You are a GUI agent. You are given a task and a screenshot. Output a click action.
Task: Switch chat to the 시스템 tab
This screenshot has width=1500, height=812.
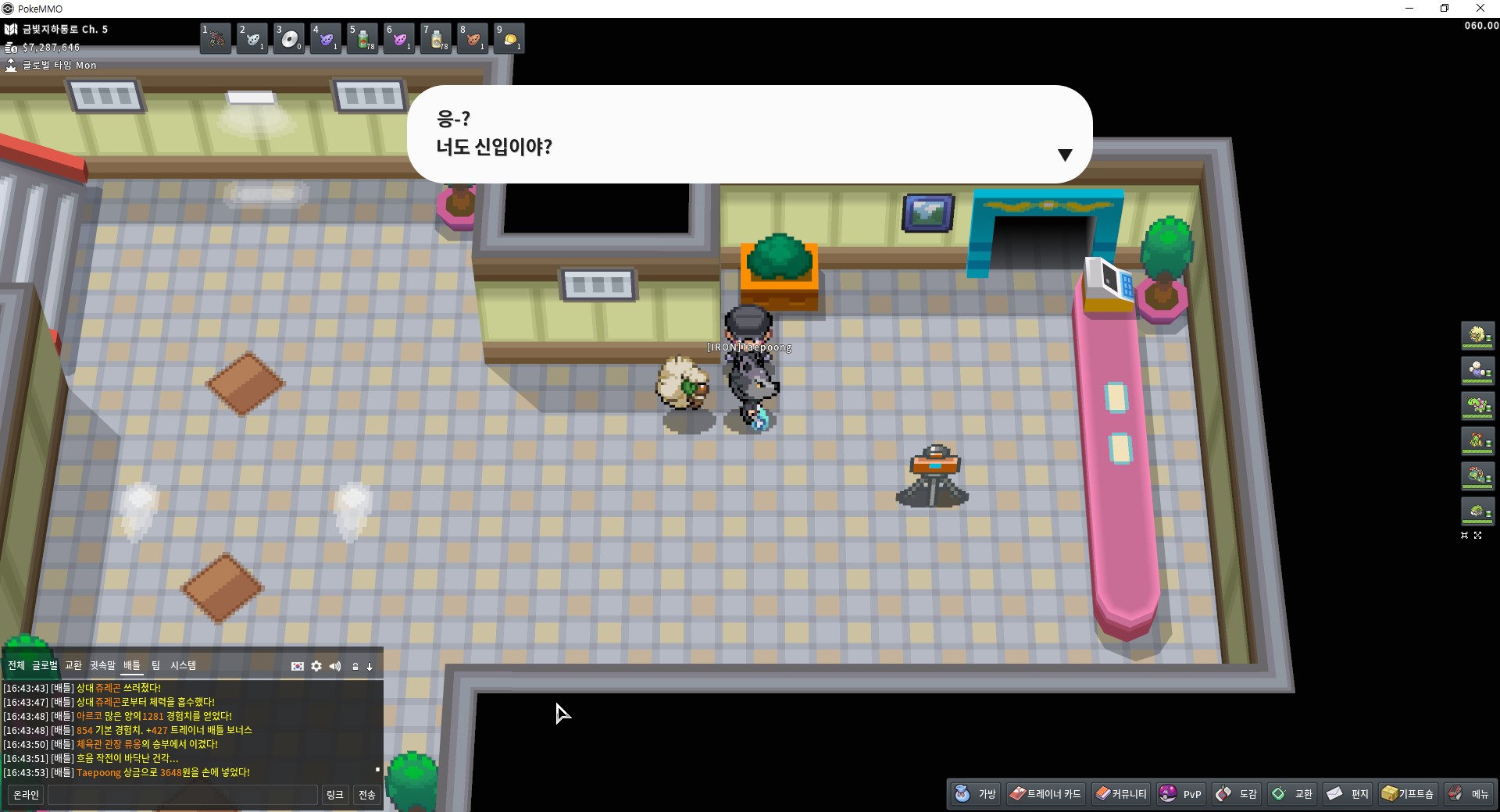pos(183,665)
